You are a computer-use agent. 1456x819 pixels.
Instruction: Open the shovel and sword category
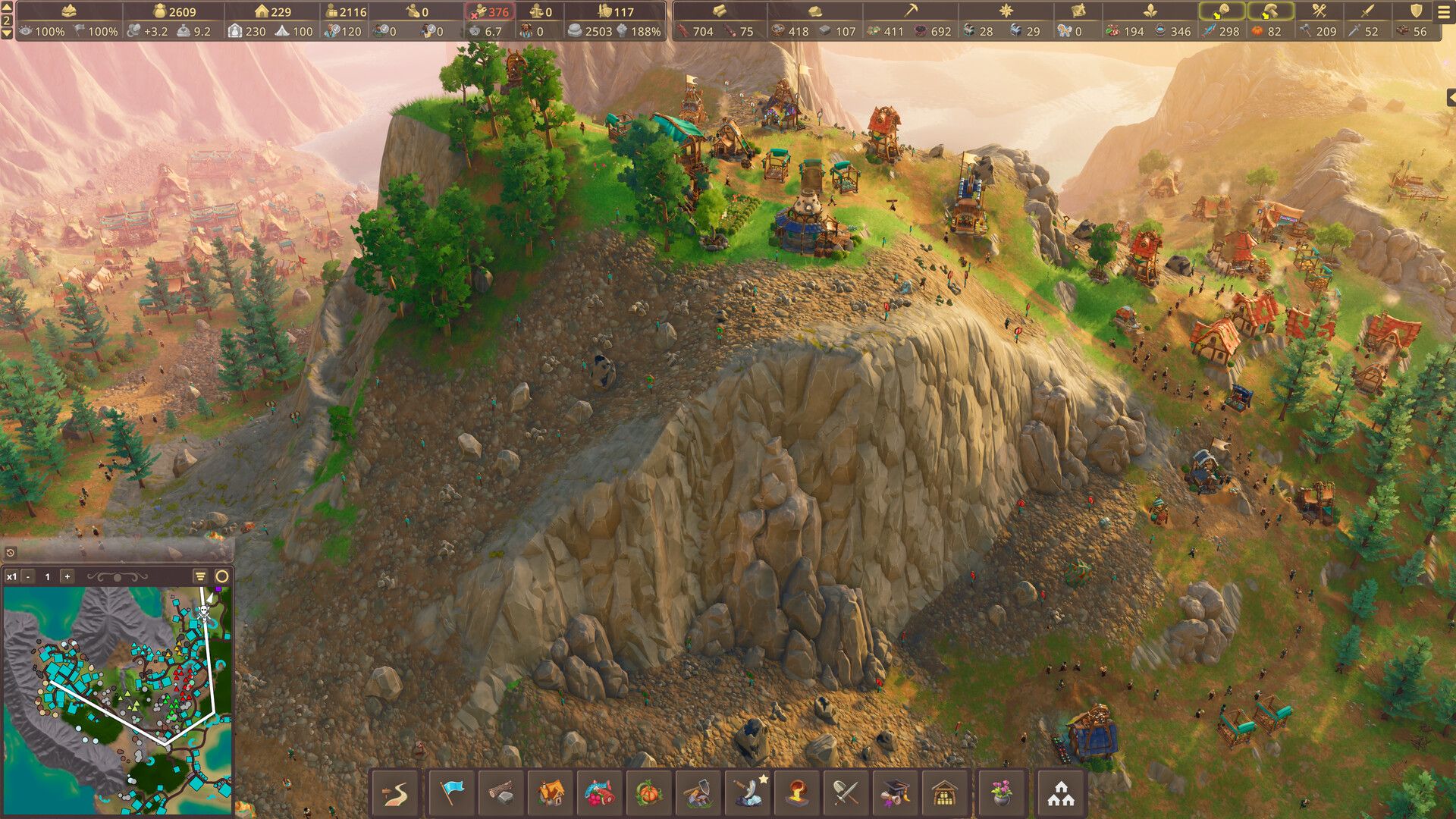[x=846, y=793]
